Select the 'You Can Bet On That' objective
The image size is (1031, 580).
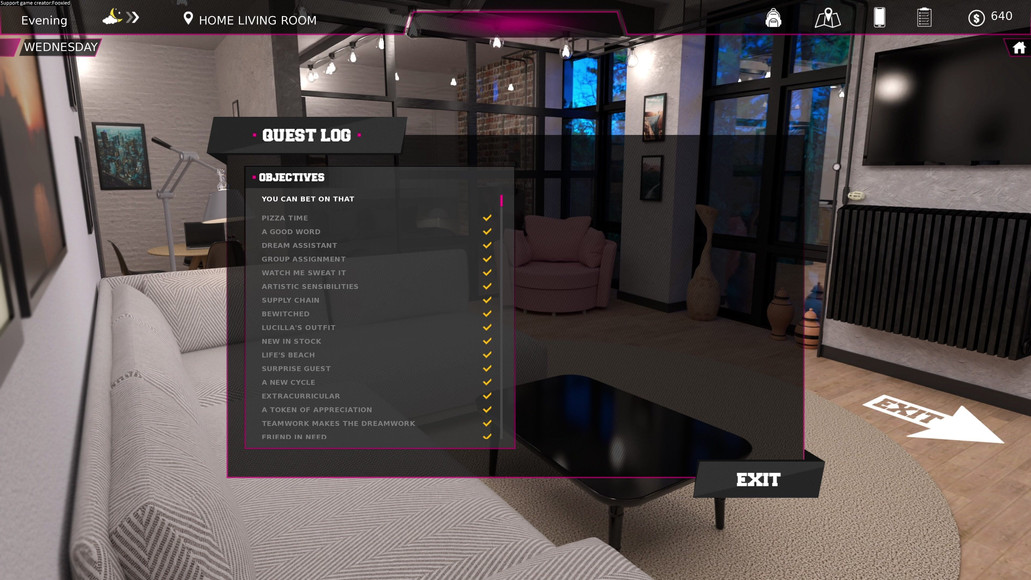coord(308,199)
